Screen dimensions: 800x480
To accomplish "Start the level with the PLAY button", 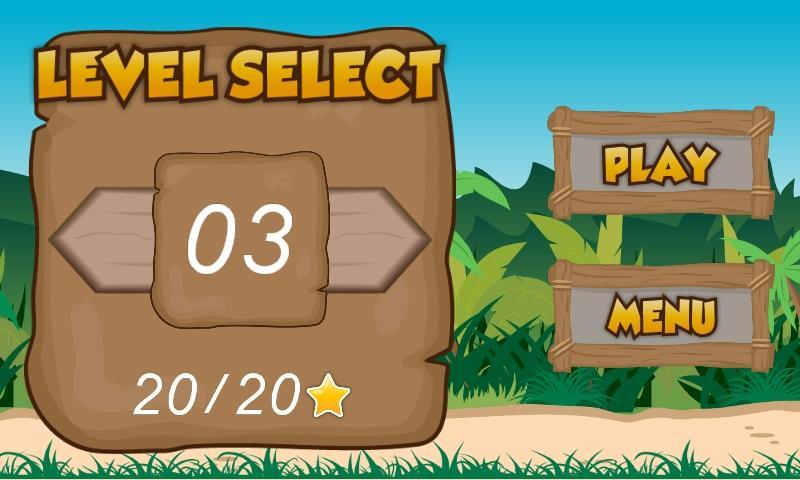I will [661, 164].
